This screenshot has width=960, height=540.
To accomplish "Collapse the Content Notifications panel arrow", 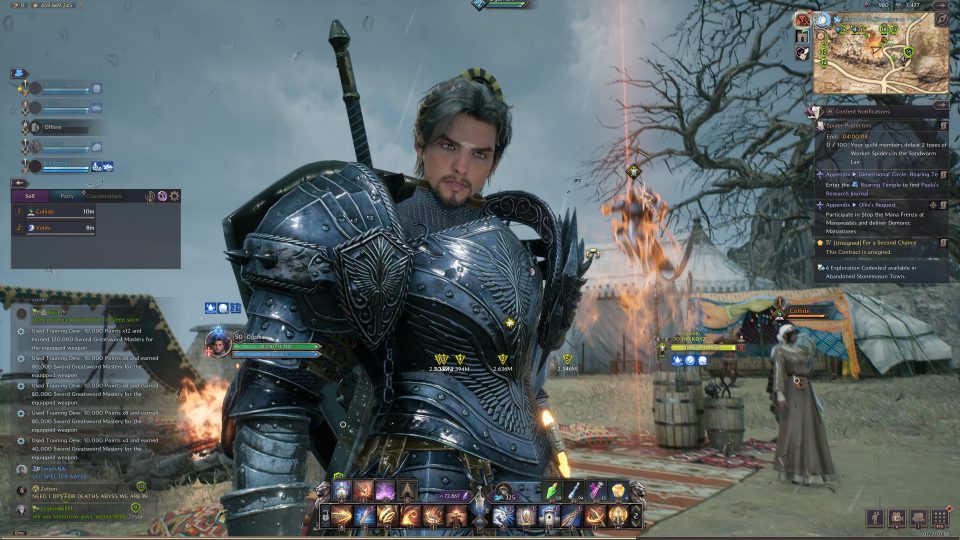I will (942, 112).
